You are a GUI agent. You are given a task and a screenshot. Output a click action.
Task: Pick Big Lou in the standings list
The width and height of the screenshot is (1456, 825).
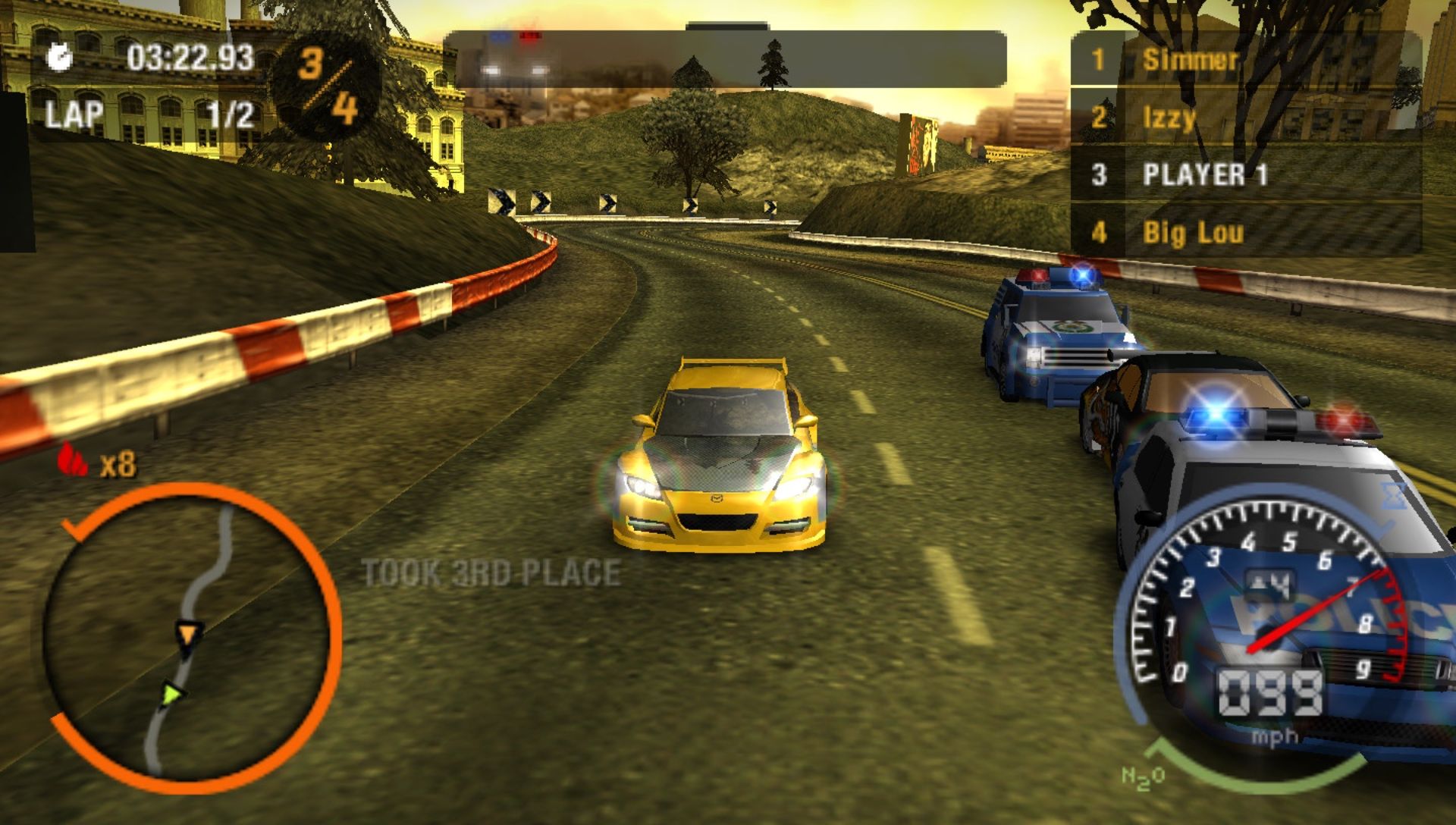coord(1244,232)
